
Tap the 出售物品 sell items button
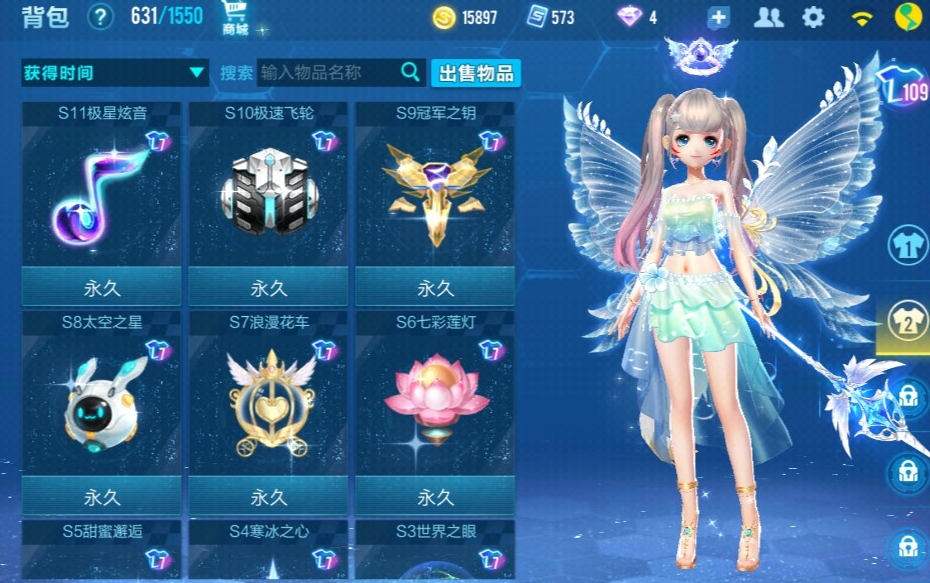click(x=476, y=72)
